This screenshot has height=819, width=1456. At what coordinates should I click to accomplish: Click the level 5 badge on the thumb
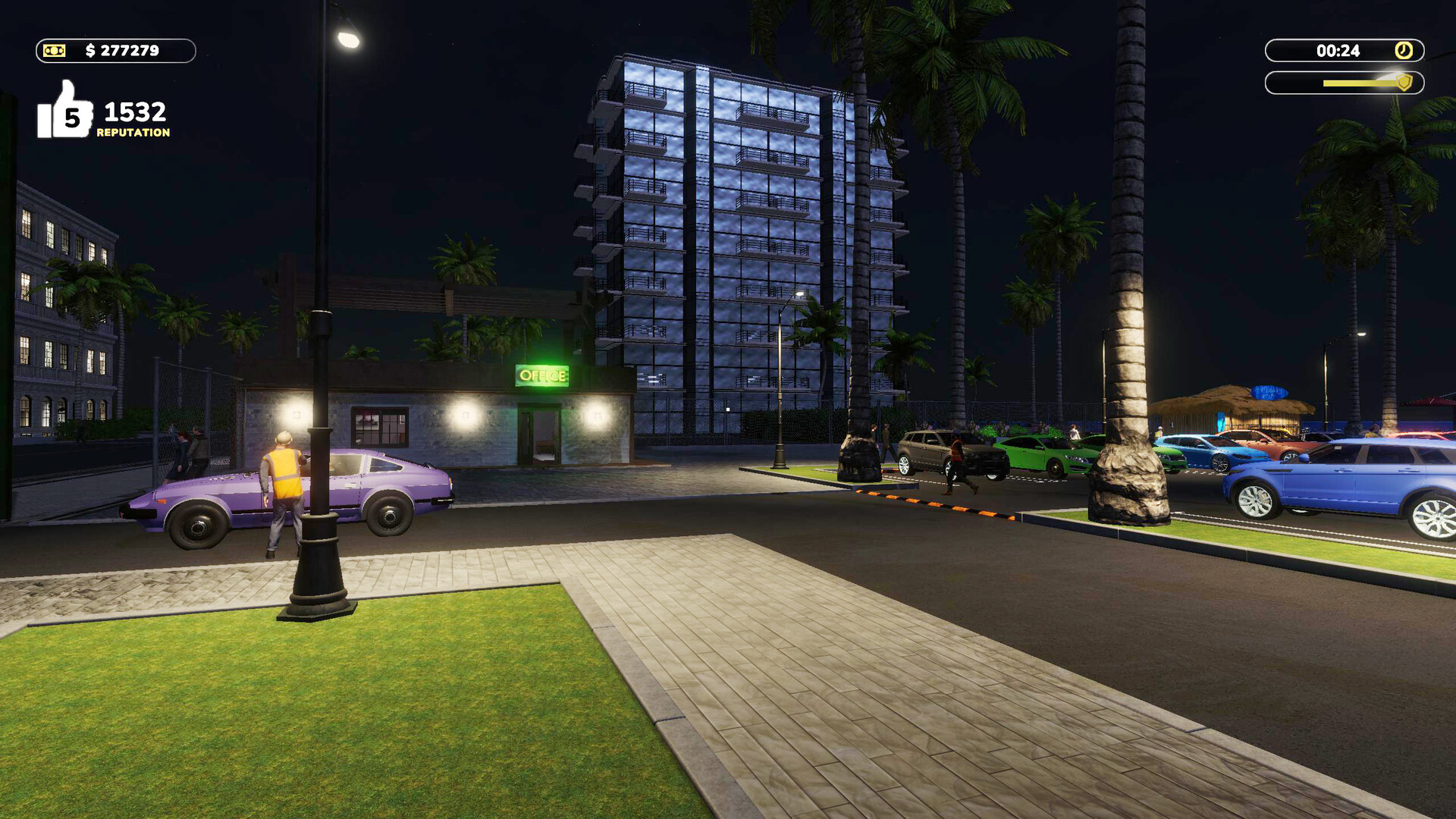pos(71,118)
